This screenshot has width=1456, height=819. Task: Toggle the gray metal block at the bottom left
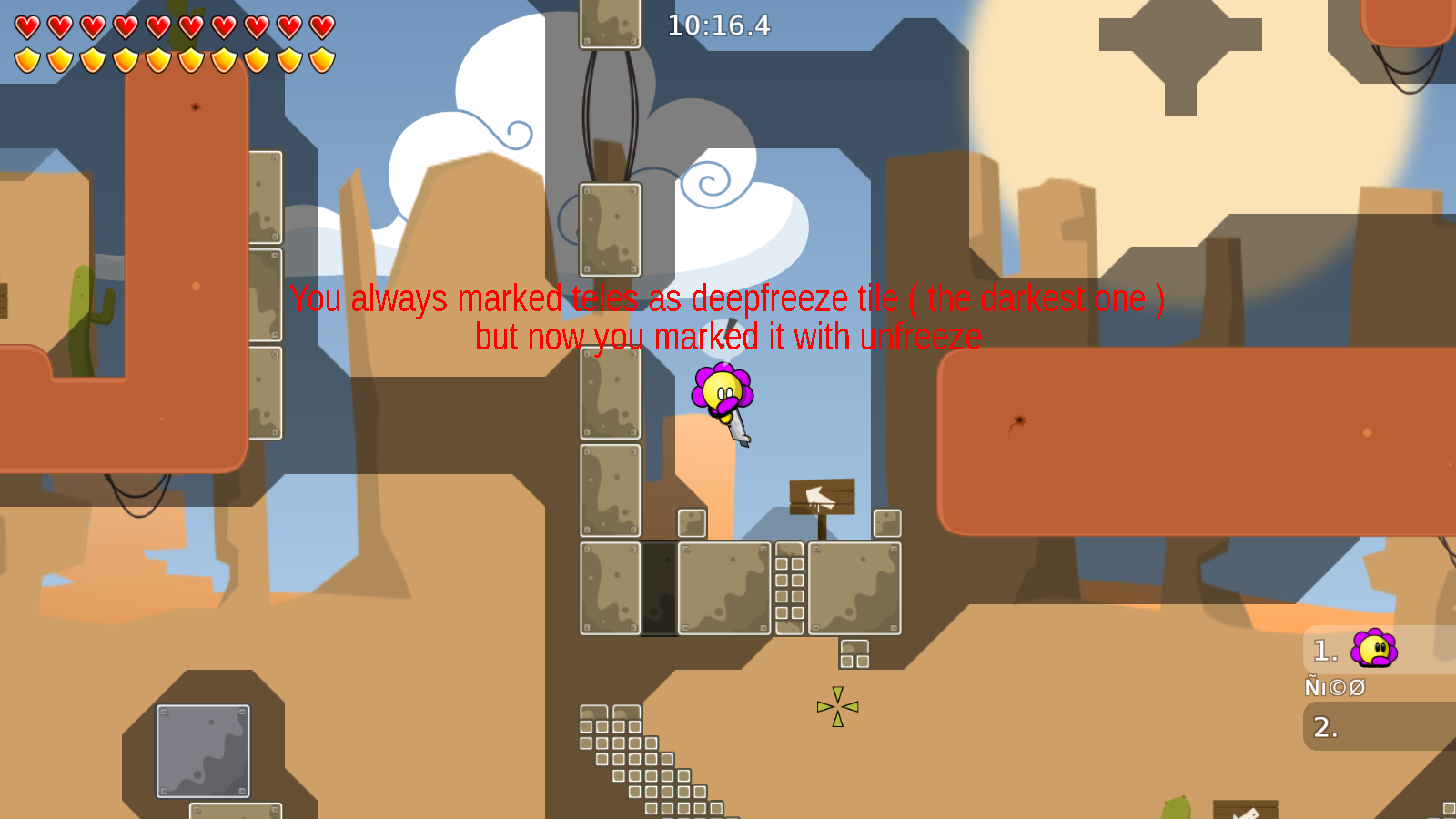point(202,751)
